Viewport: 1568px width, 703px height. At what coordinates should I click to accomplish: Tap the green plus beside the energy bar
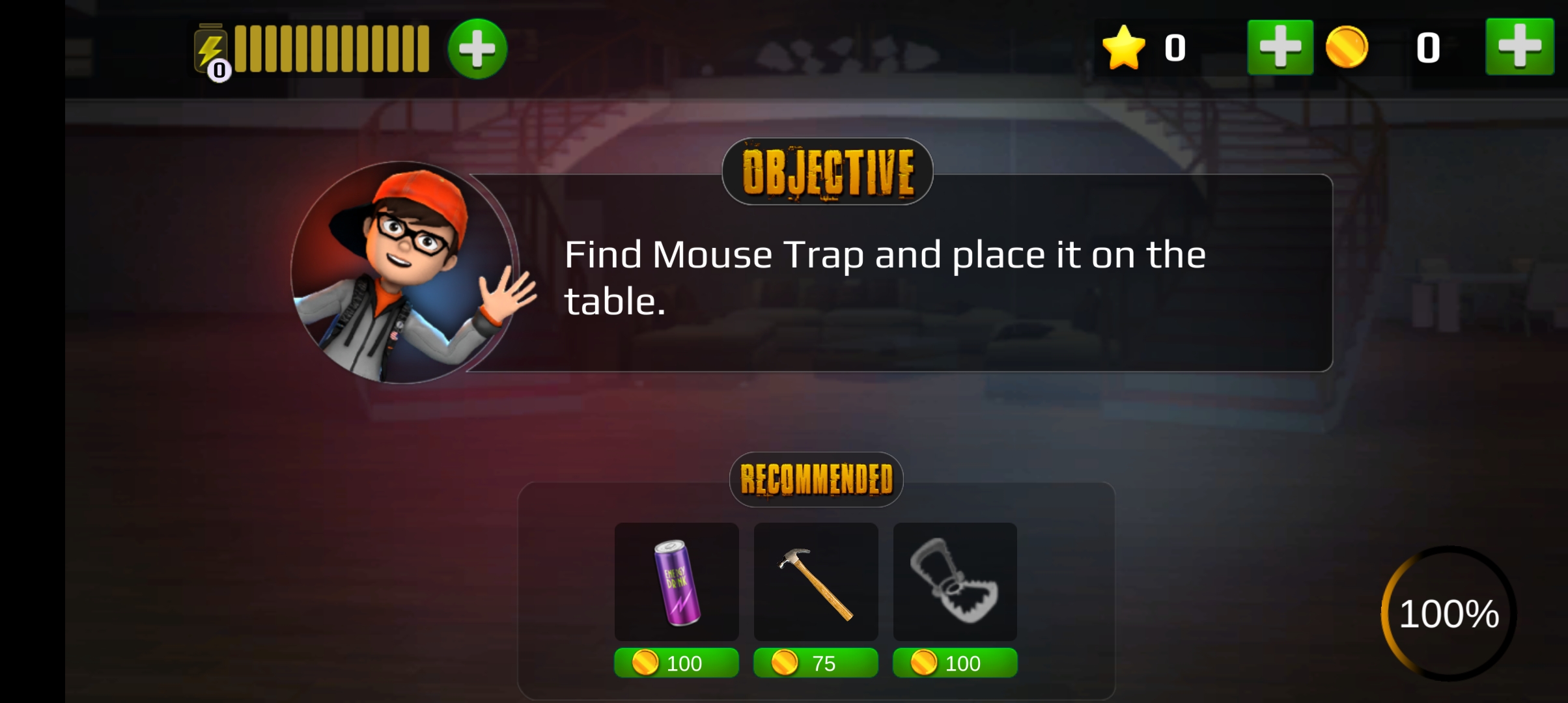[x=477, y=49]
